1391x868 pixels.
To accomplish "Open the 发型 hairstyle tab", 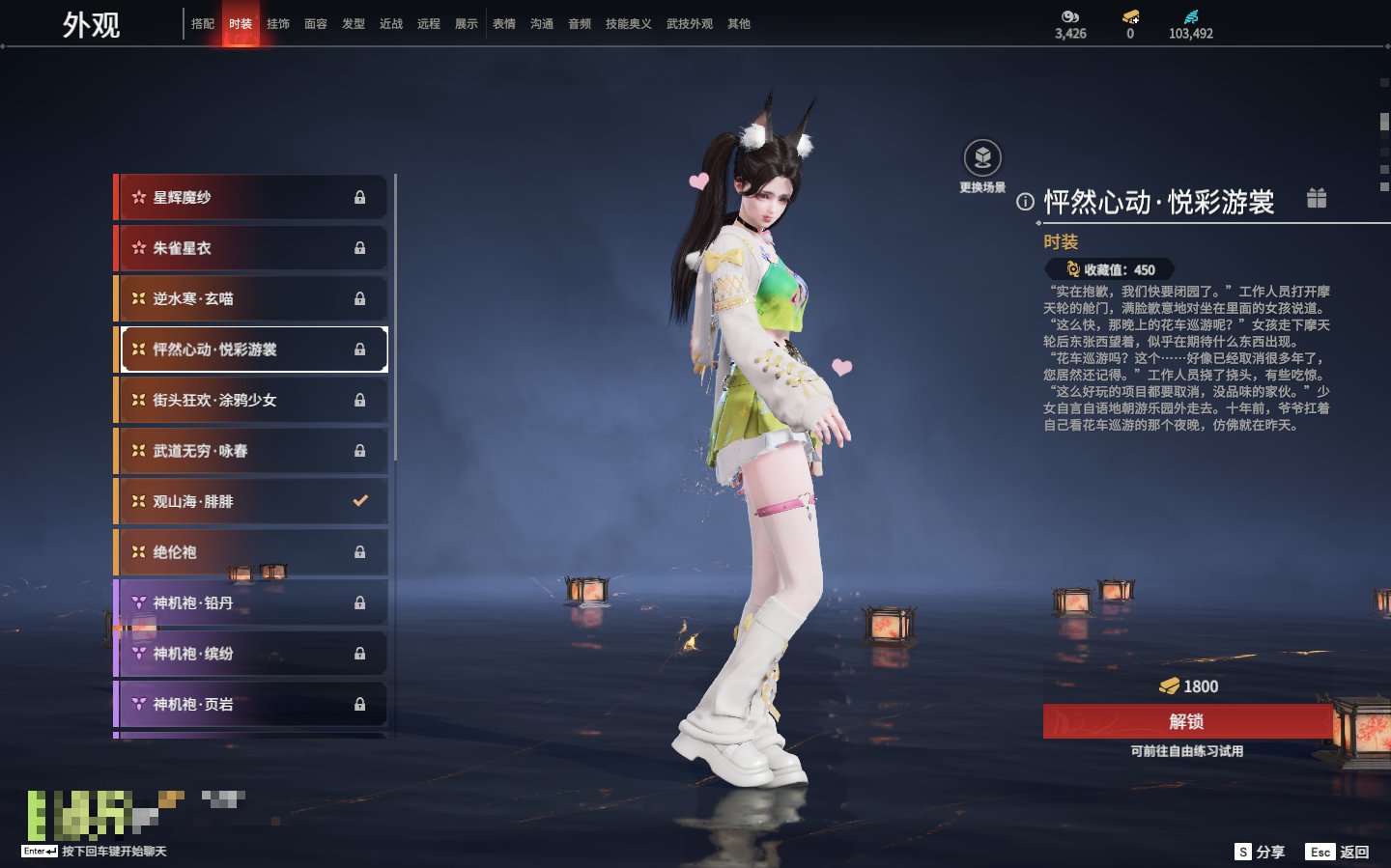I will (354, 24).
